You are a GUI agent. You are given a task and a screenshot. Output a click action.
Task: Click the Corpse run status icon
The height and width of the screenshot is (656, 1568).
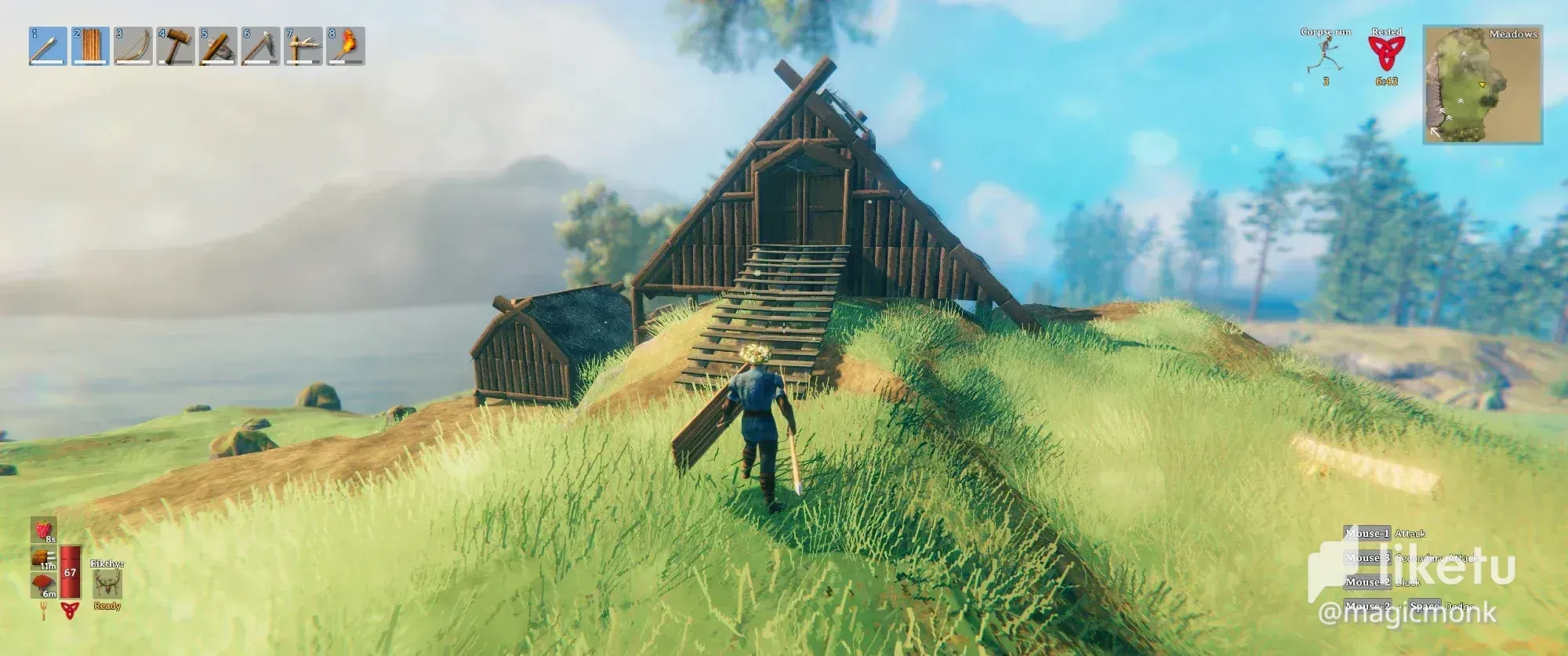coord(1325,55)
